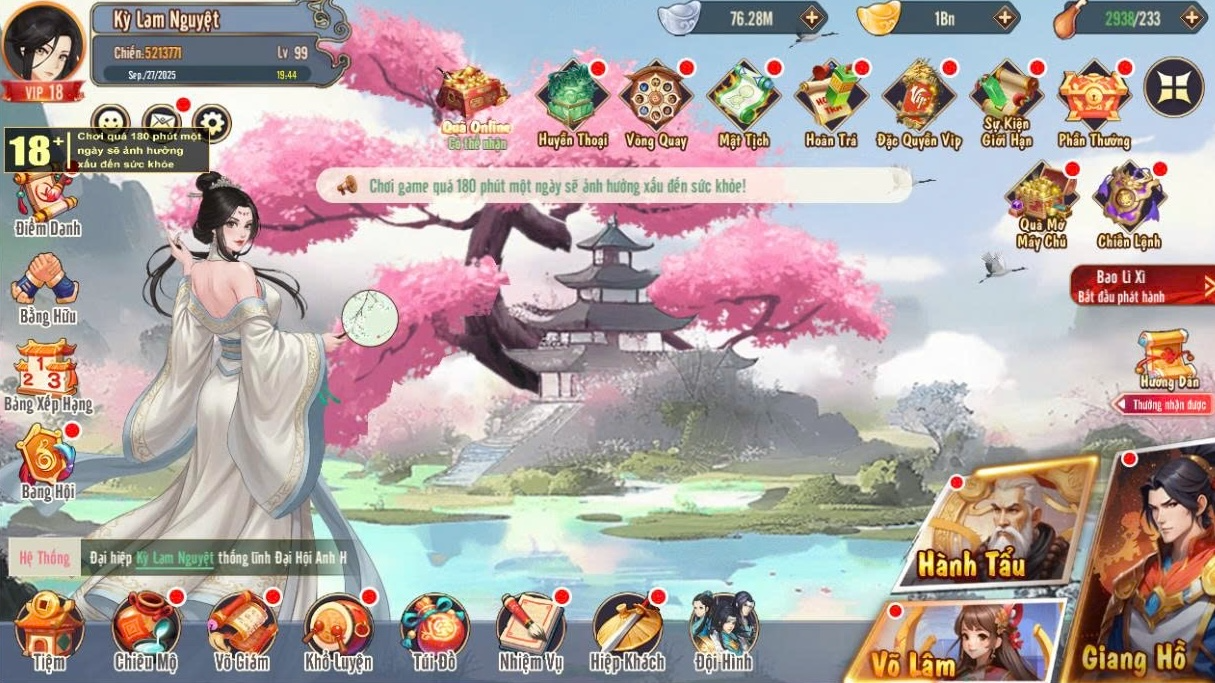
Task: Select the Võ Giám scroll icon
Action: (x=241, y=627)
